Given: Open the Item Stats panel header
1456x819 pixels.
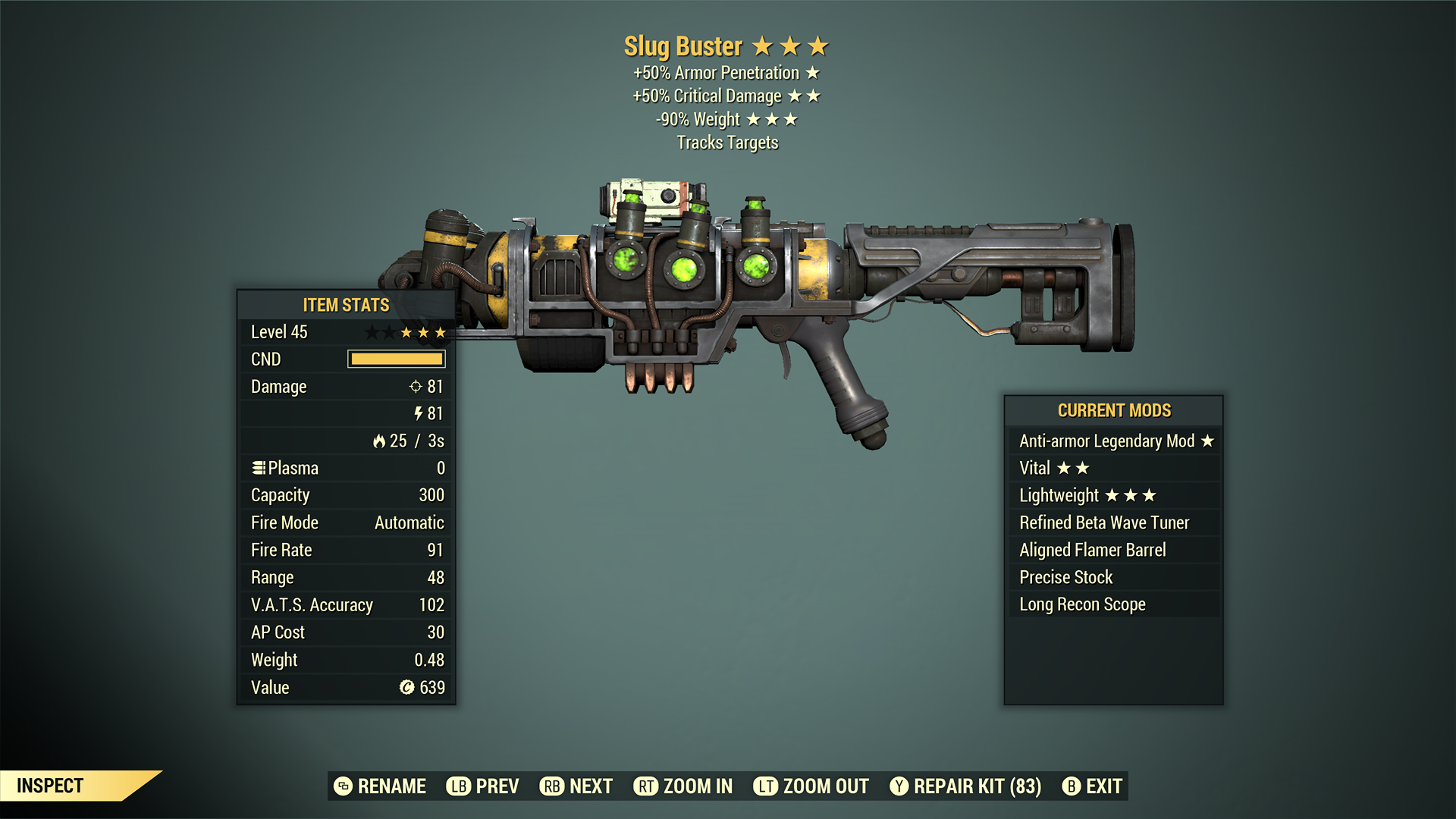Looking at the screenshot, I should (x=345, y=305).
